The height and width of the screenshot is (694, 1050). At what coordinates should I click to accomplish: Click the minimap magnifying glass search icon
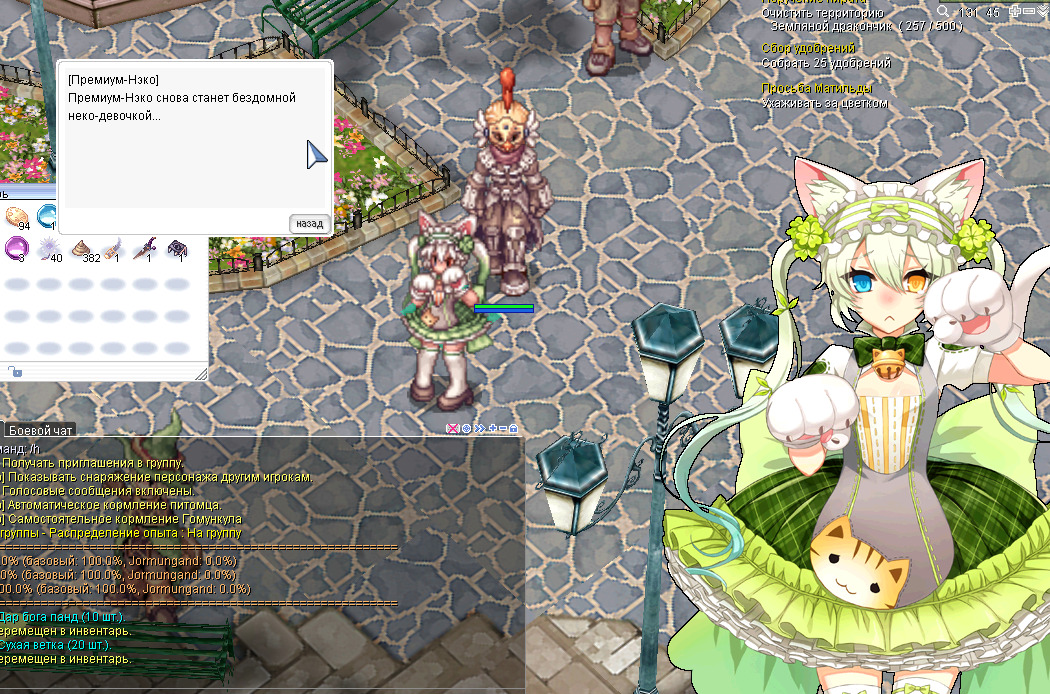coord(943,11)
